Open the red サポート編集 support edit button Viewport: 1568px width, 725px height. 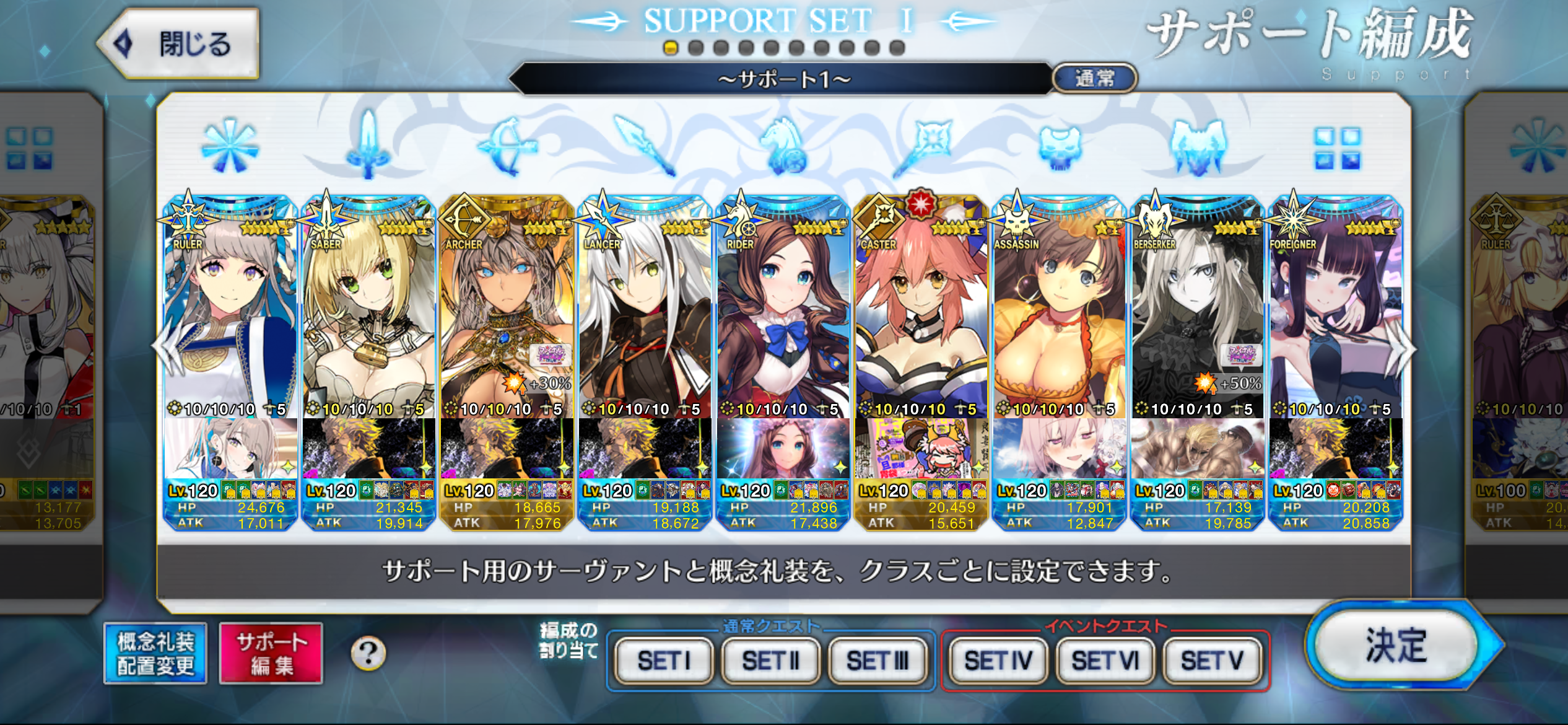[x=271, y=654]
